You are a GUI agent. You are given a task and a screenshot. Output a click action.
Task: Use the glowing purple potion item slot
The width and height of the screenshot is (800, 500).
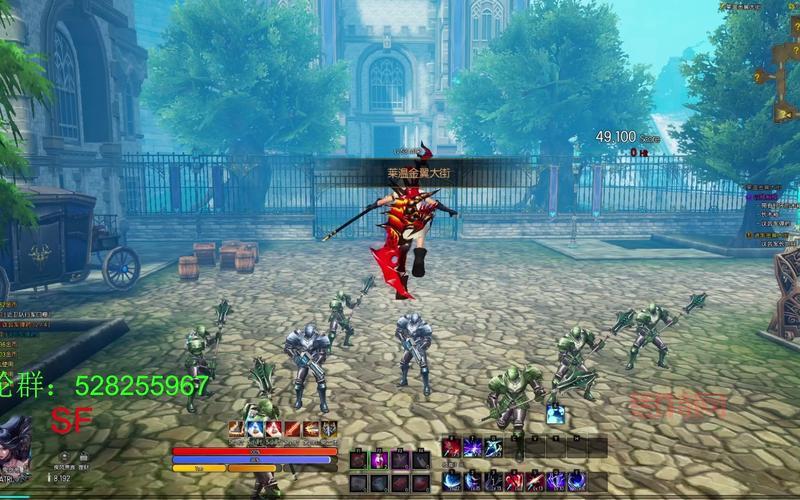pos(380,460)
